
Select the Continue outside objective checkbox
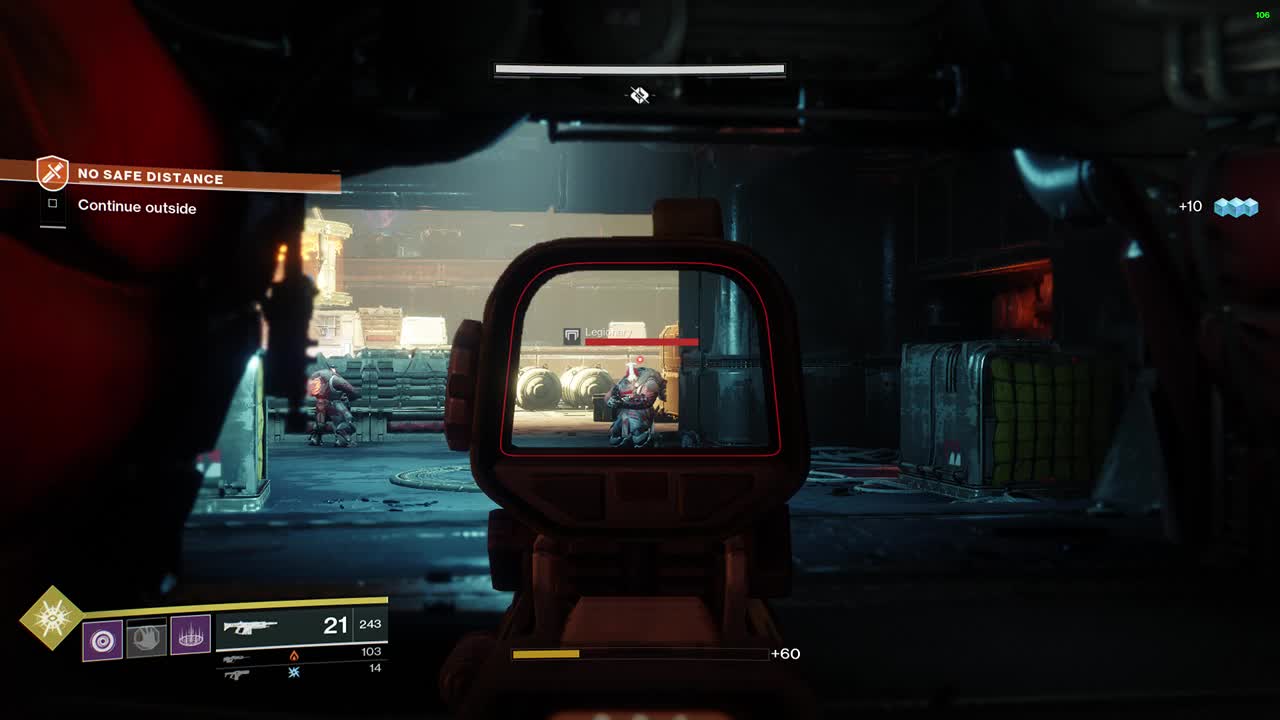coord(53,204)
